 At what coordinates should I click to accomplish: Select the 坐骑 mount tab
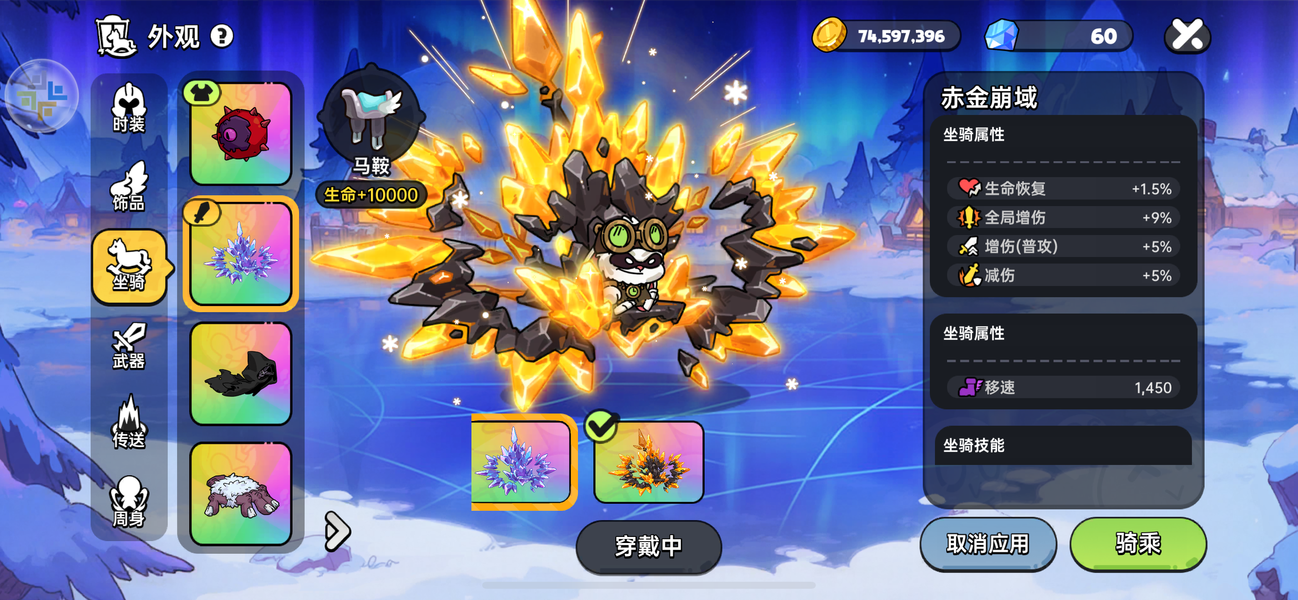(x=129, y=267)
